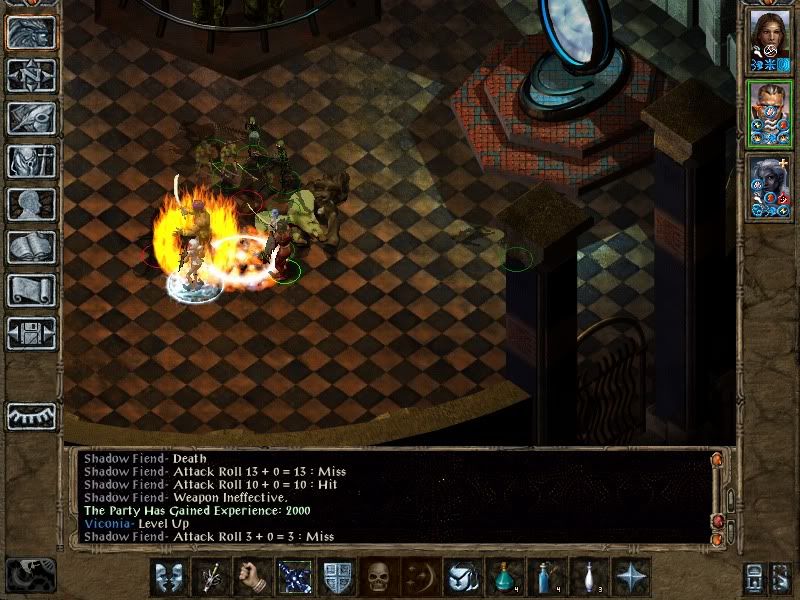The height and width of the screenshot is (600, 800).
Task: Choose the clenched fist weapon slot
Action: tap(252, 577)
